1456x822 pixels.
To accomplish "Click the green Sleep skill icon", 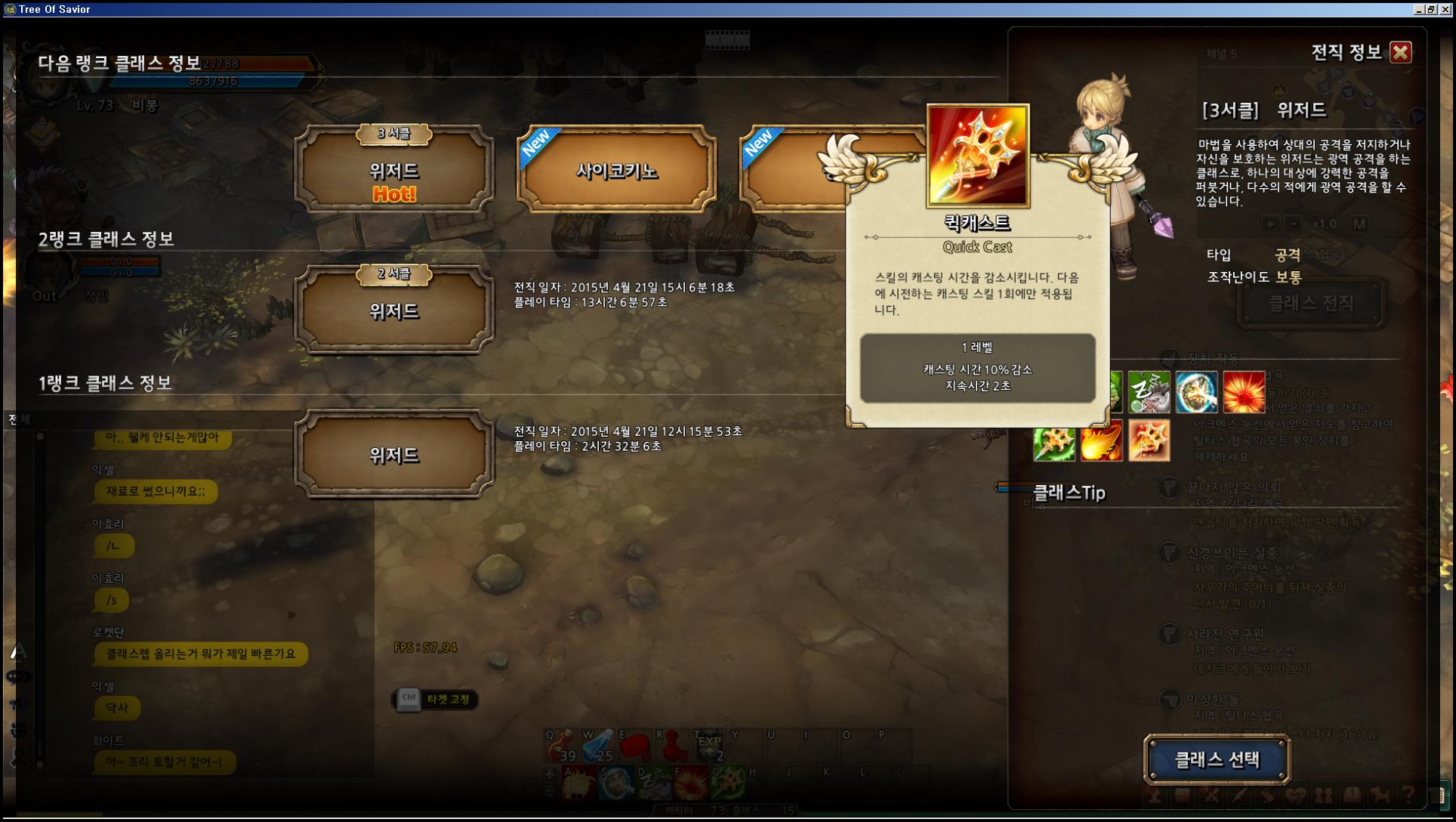I will point(1149,392).
